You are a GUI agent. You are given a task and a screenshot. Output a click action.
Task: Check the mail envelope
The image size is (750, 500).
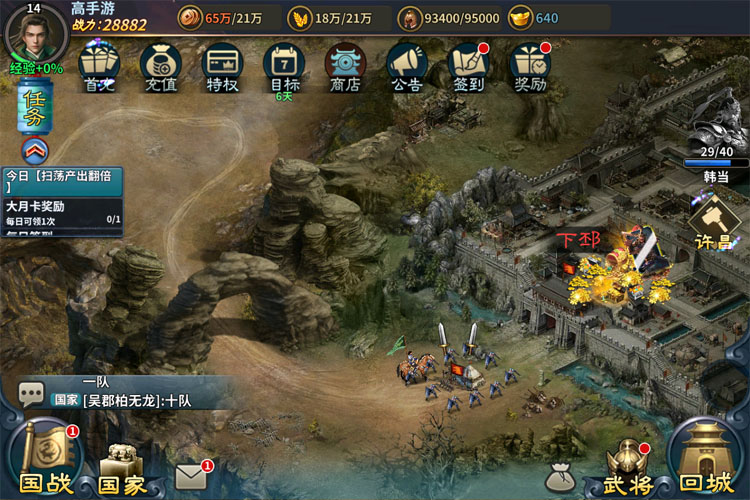(190, 477)
